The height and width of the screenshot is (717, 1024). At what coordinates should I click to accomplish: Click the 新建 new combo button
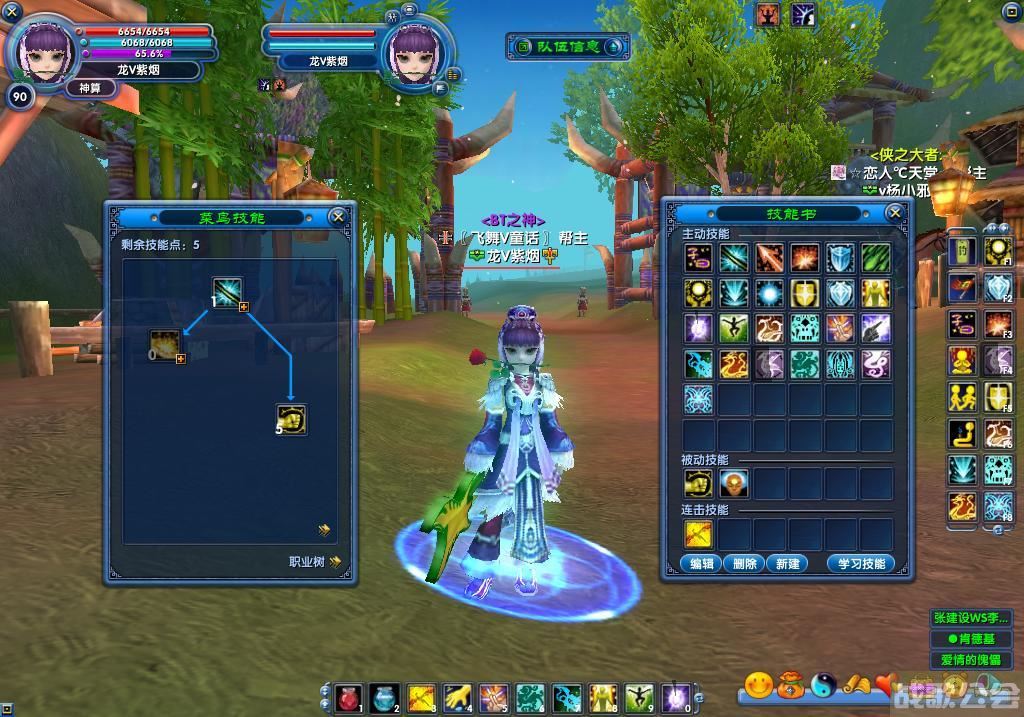click(787, 563)
